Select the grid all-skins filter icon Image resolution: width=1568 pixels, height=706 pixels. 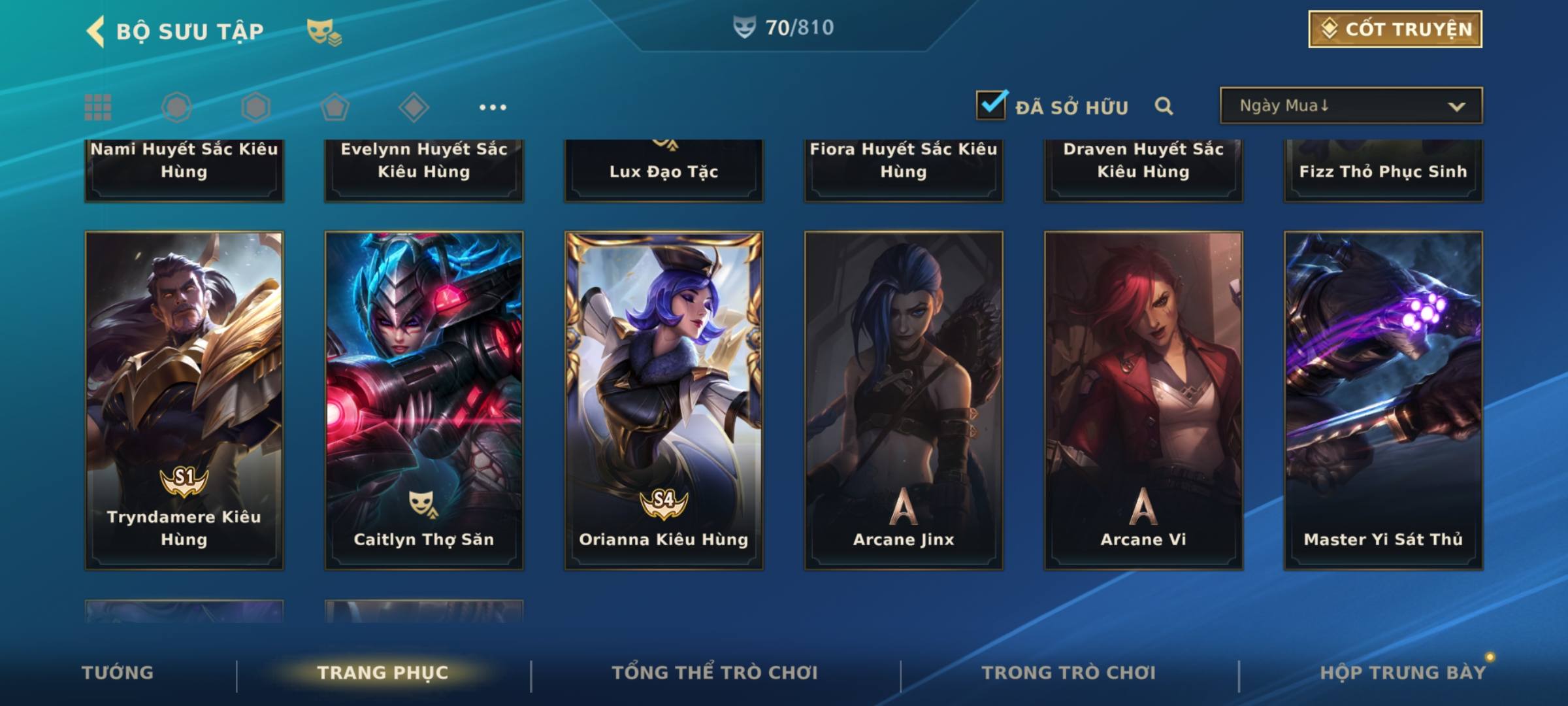point(98,107)
